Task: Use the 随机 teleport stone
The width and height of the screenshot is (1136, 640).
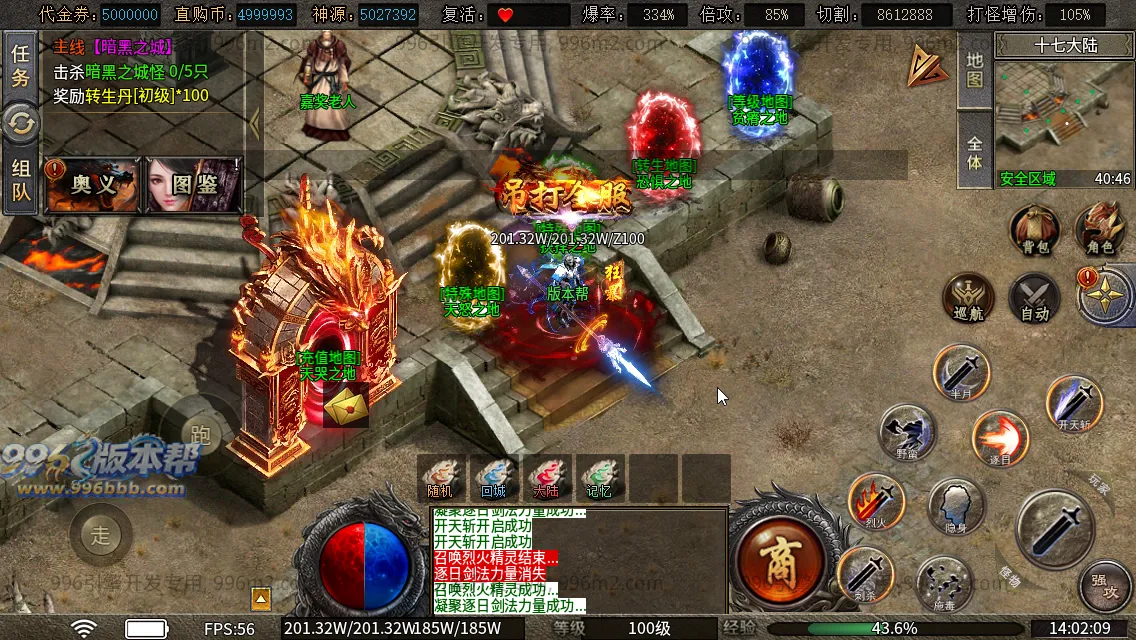Action: (x=439, y=477)
